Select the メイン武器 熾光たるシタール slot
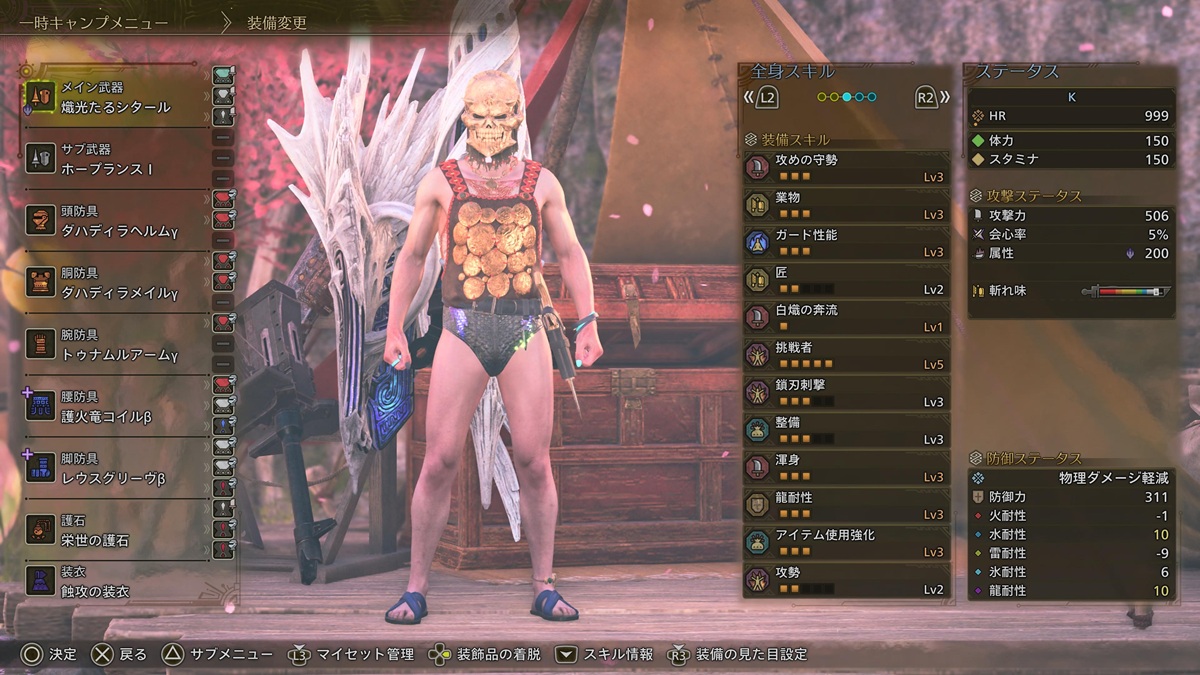 pos(115,97)
